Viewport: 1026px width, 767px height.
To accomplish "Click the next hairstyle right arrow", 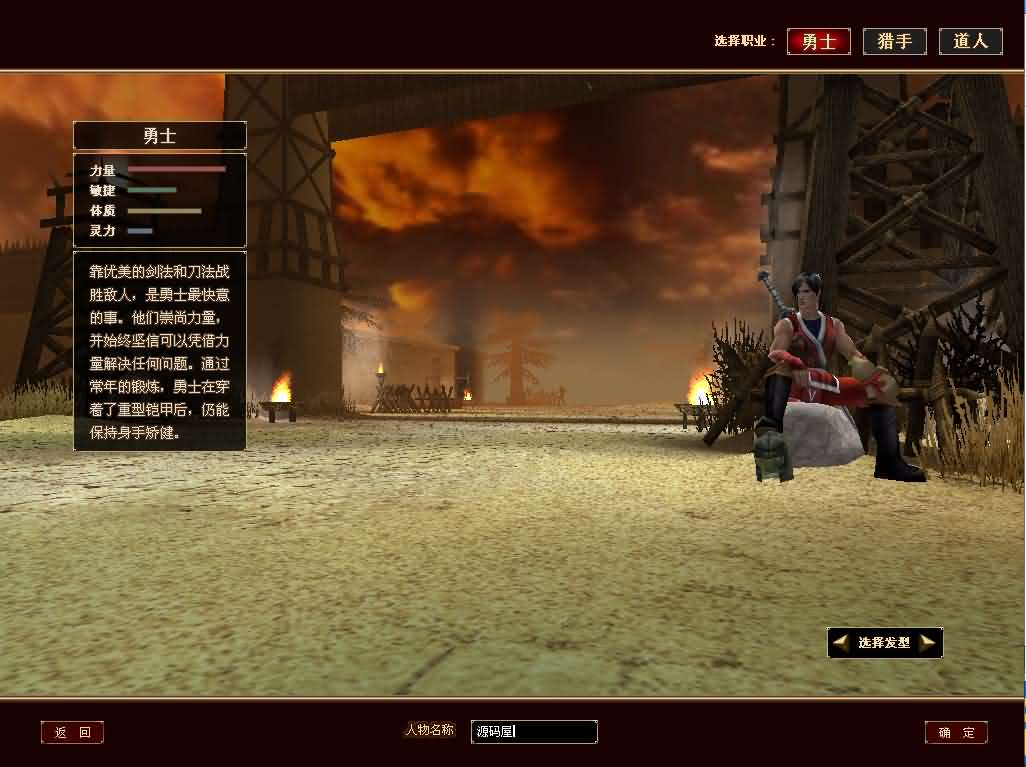I will [x=928, y=643].
